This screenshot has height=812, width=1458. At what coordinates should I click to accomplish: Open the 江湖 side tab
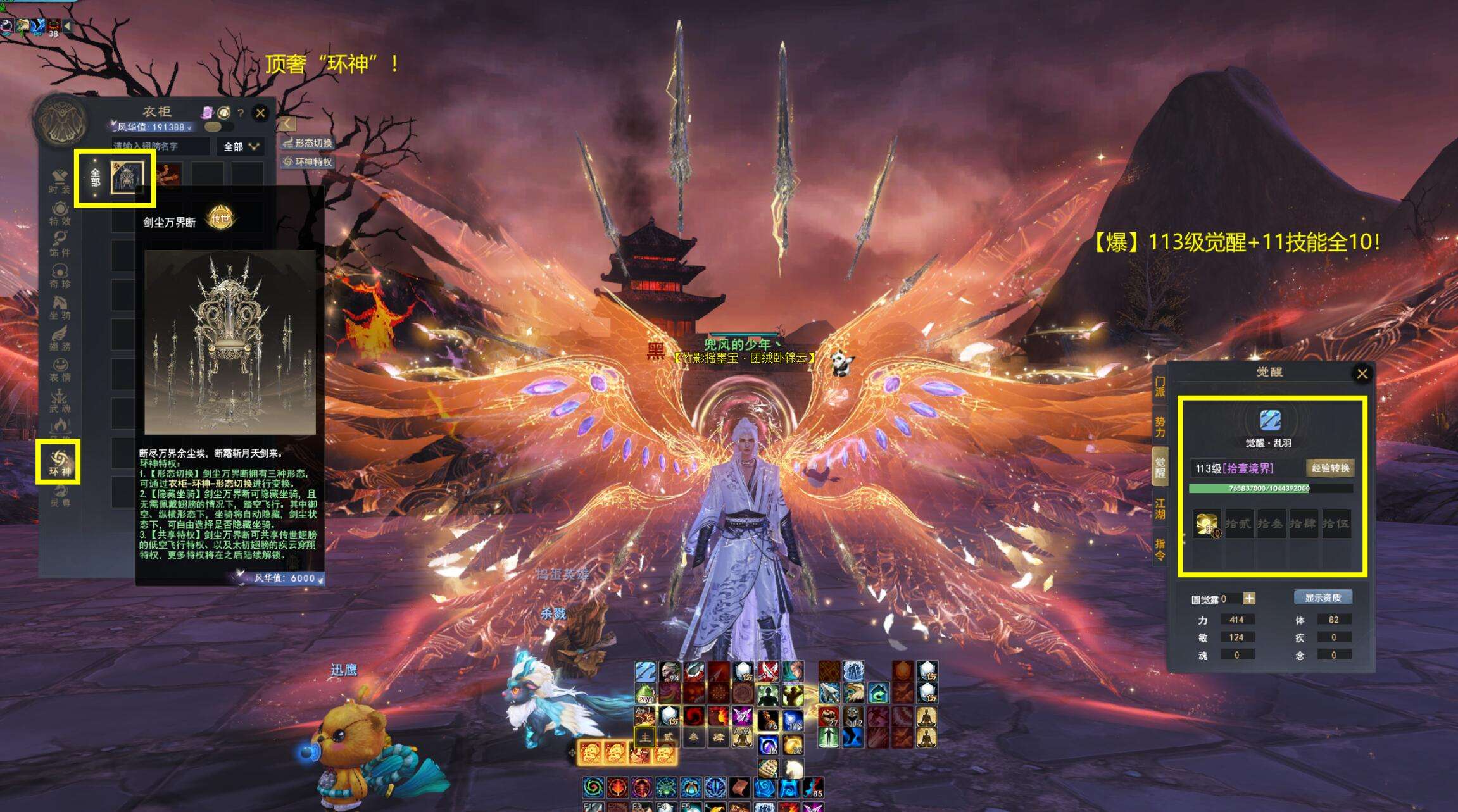(1160, 509)
